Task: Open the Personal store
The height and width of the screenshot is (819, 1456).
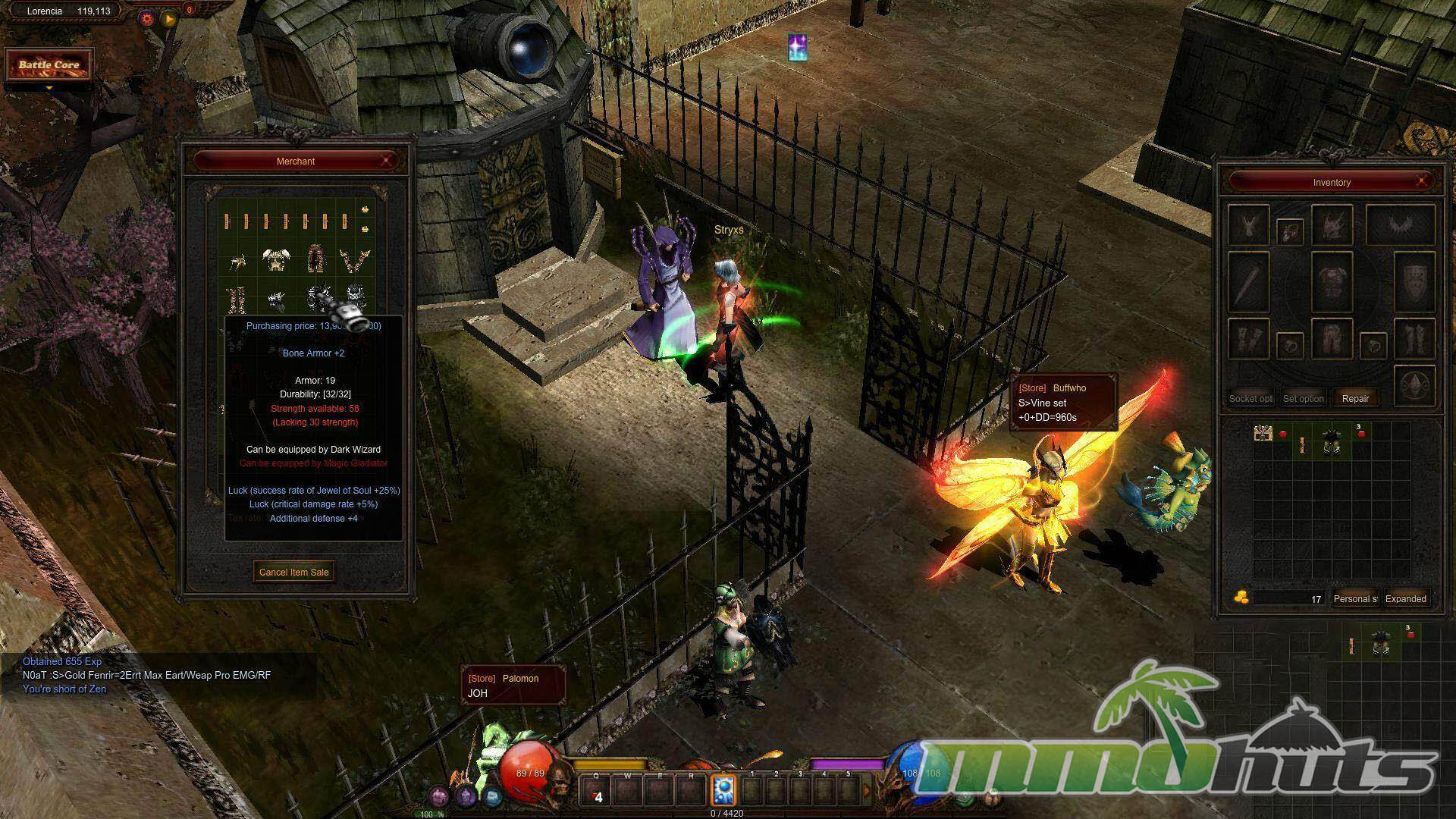Action: (x=1355, y=599)
